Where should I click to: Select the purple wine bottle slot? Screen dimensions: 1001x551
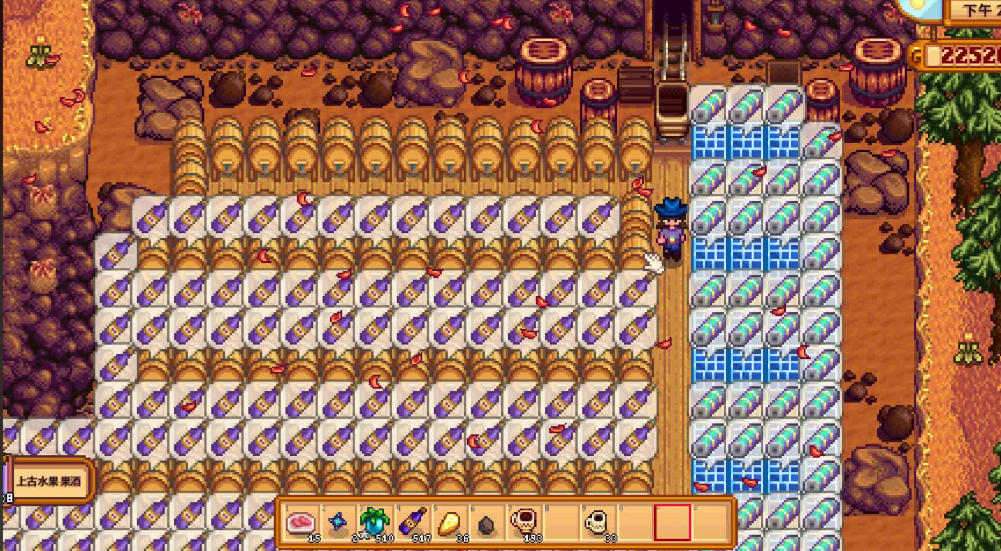(x=412, y=522)
